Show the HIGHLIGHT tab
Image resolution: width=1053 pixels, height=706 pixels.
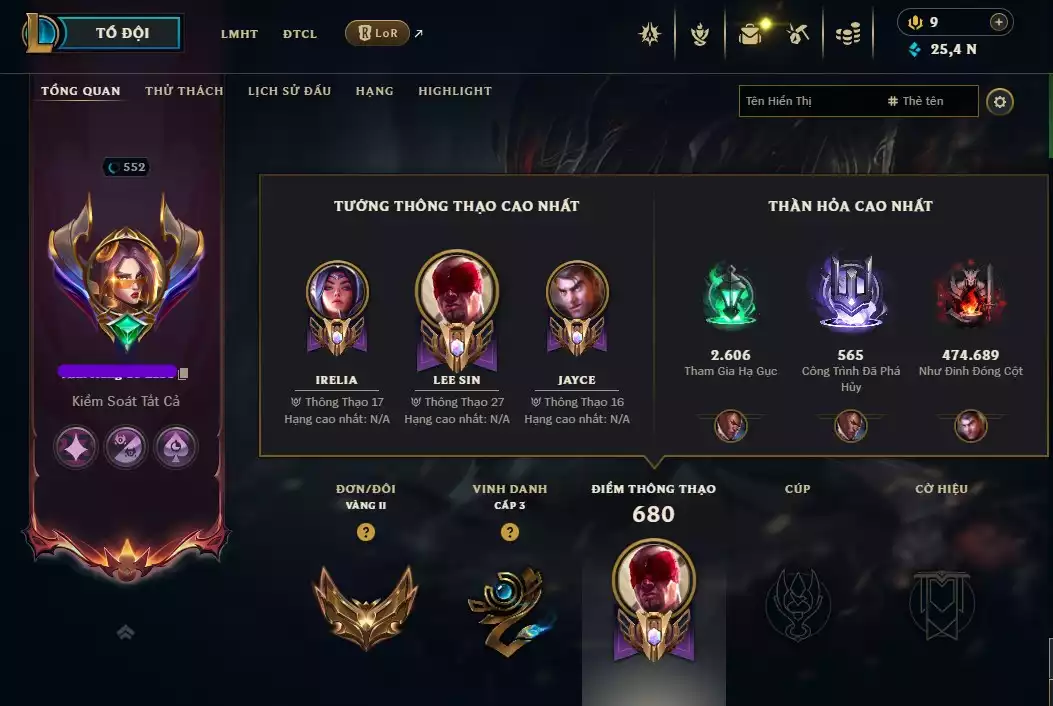455,91
